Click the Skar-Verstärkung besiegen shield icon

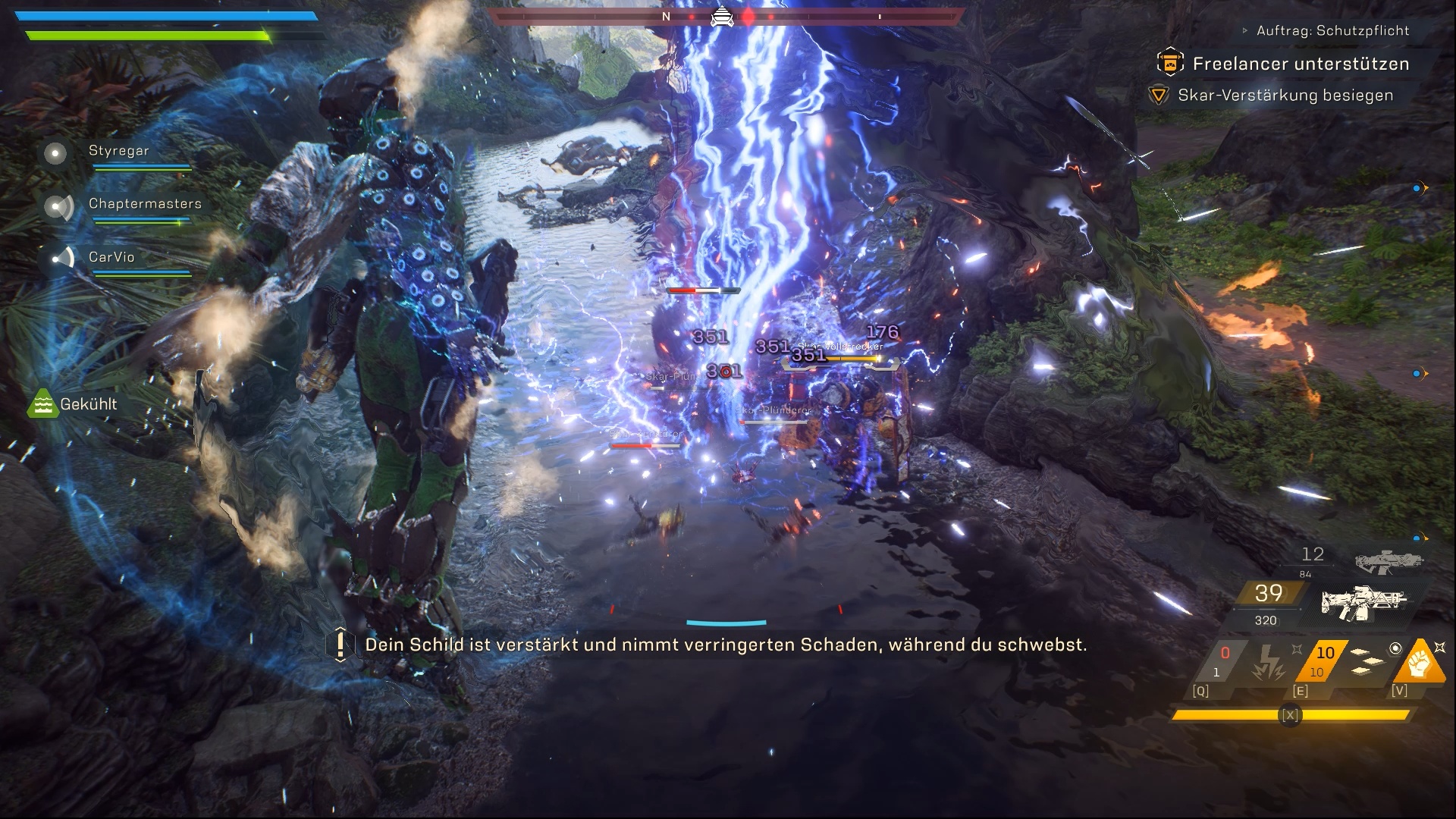[x=1158, y=96]
